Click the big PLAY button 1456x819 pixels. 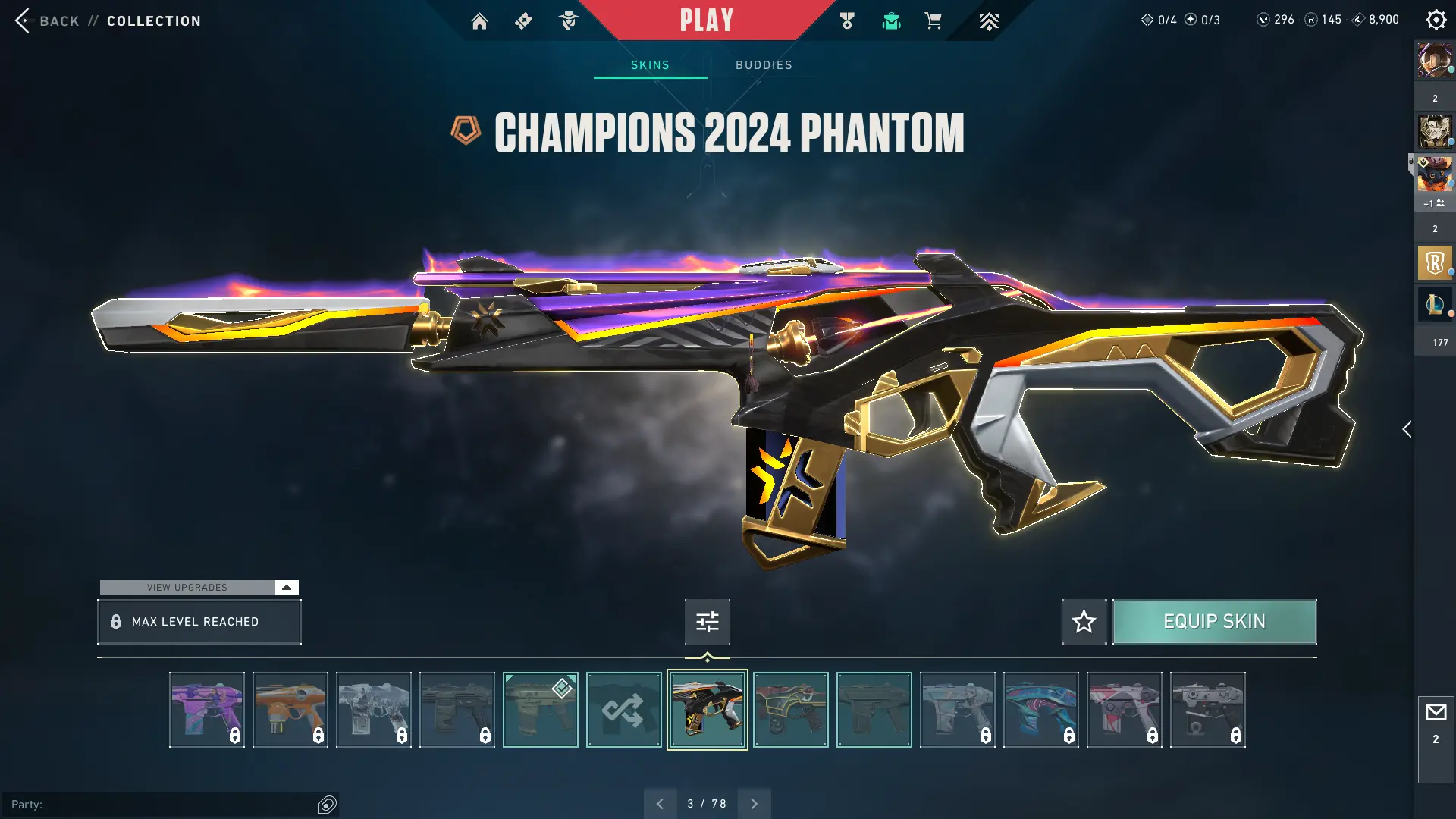pos(706,20)
